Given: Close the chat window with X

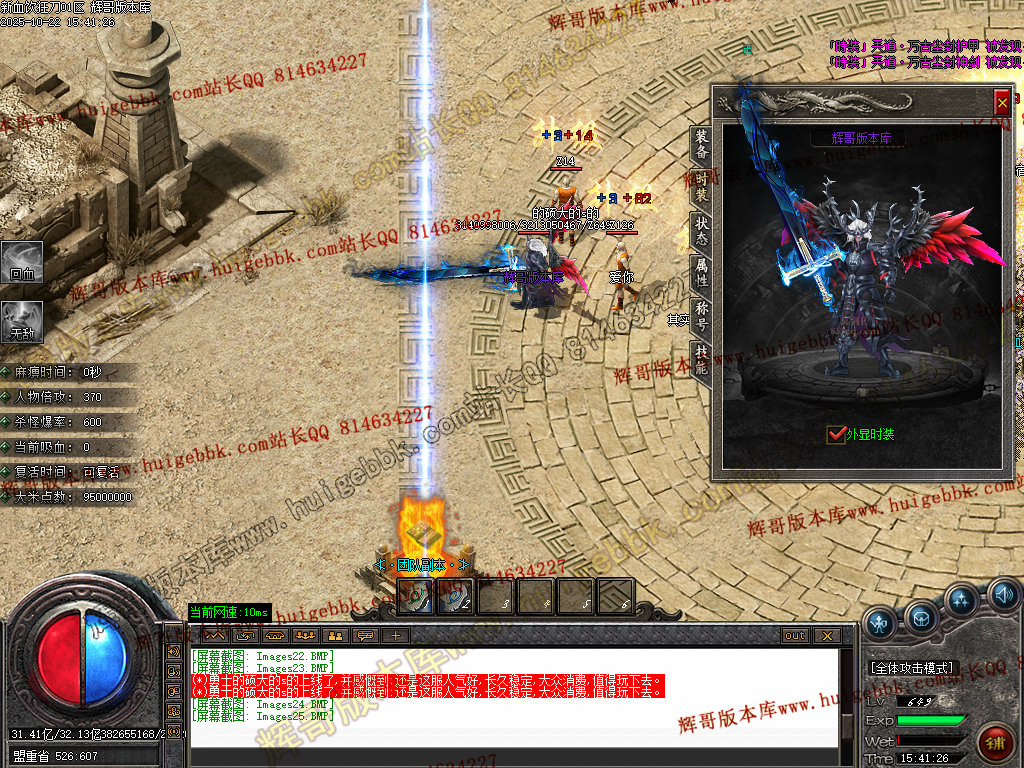Looking at the screenshot, I should 826,636.
